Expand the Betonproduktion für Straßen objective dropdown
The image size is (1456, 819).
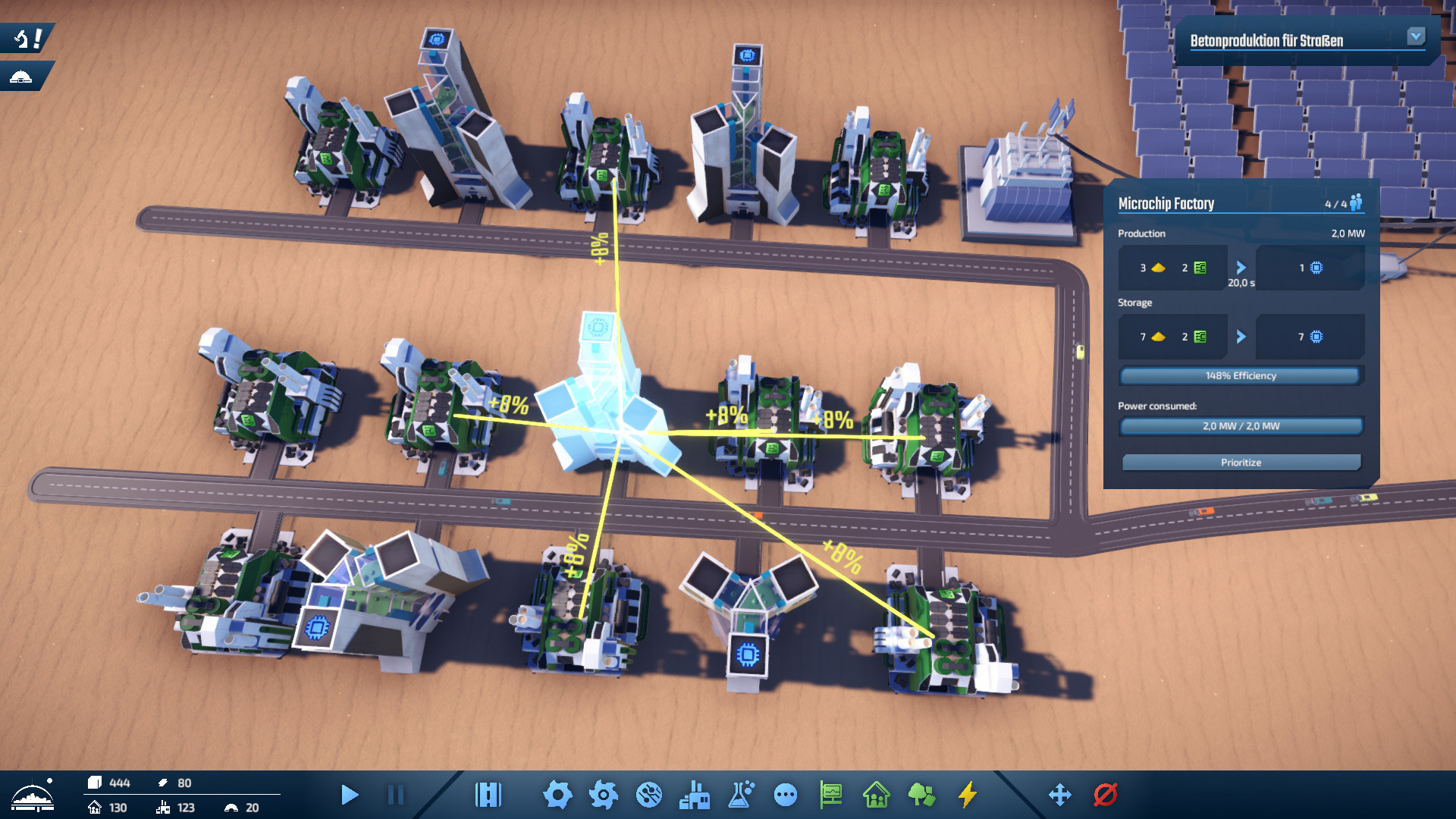(x=1415, y=36)
